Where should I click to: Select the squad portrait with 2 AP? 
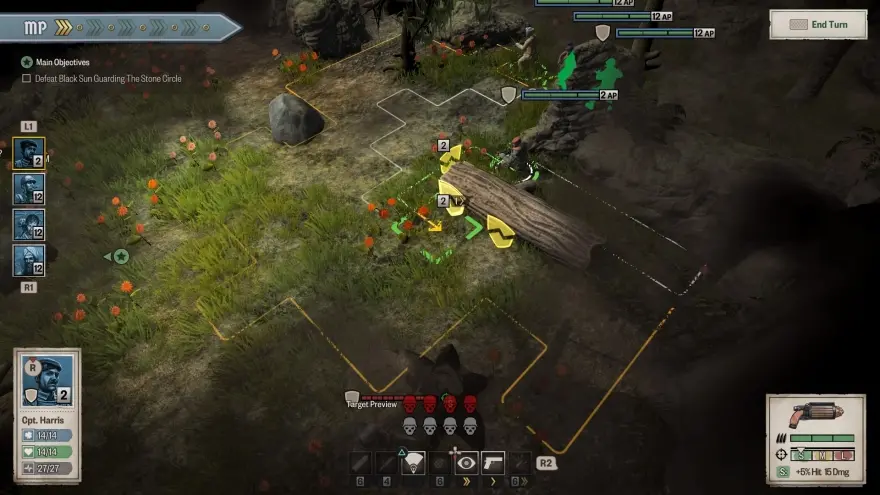(x=28, y=154)
